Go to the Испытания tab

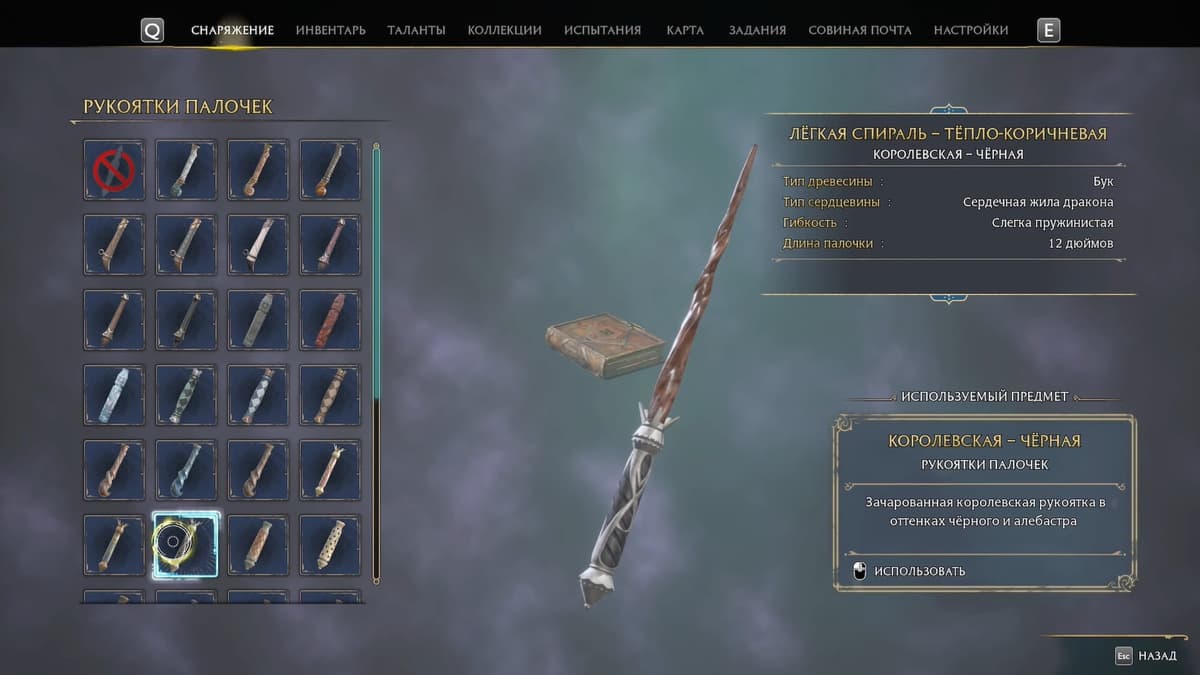(x=602, y=30)
